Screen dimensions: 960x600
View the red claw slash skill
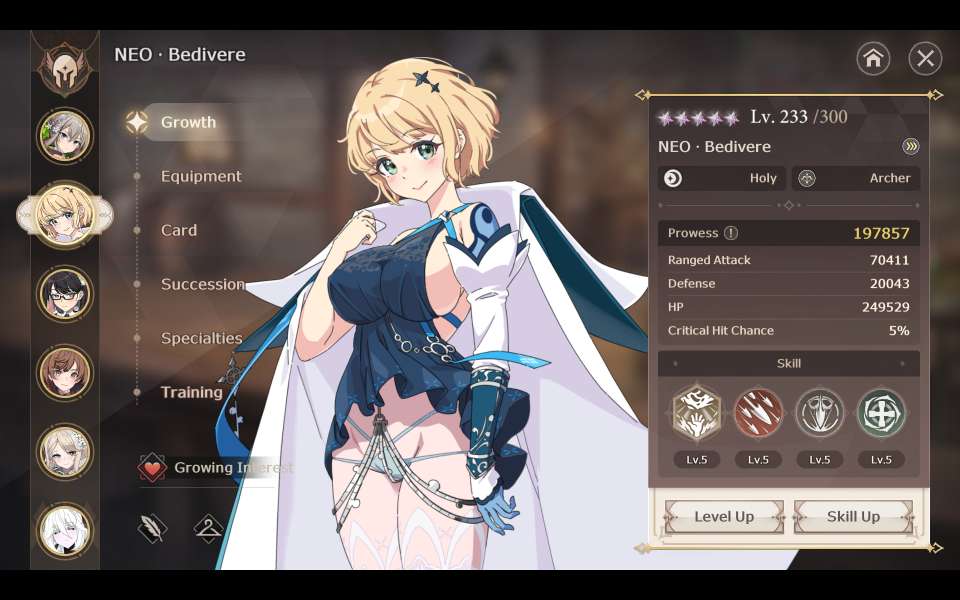click(x=758, y=413)
